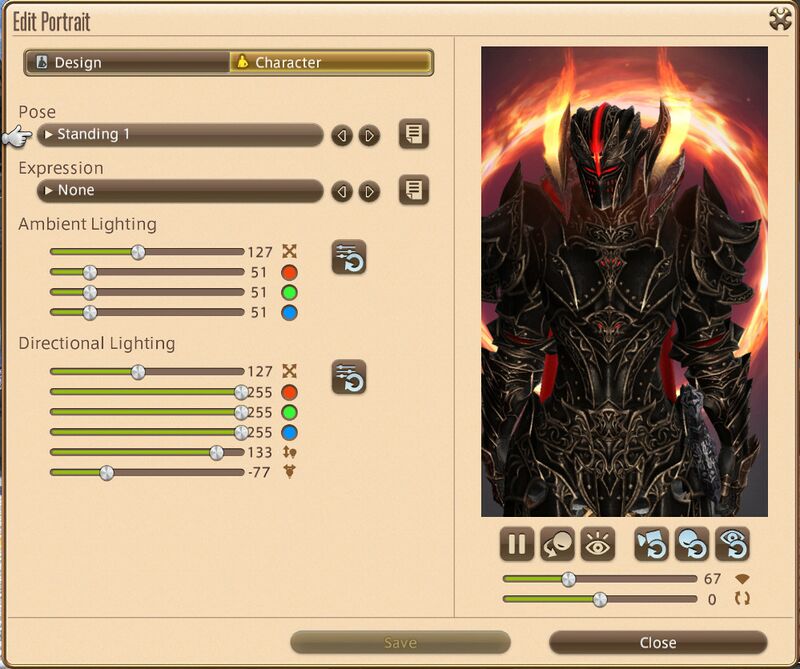
Task: Click the Save button
Action: click(x=400, y=643)
